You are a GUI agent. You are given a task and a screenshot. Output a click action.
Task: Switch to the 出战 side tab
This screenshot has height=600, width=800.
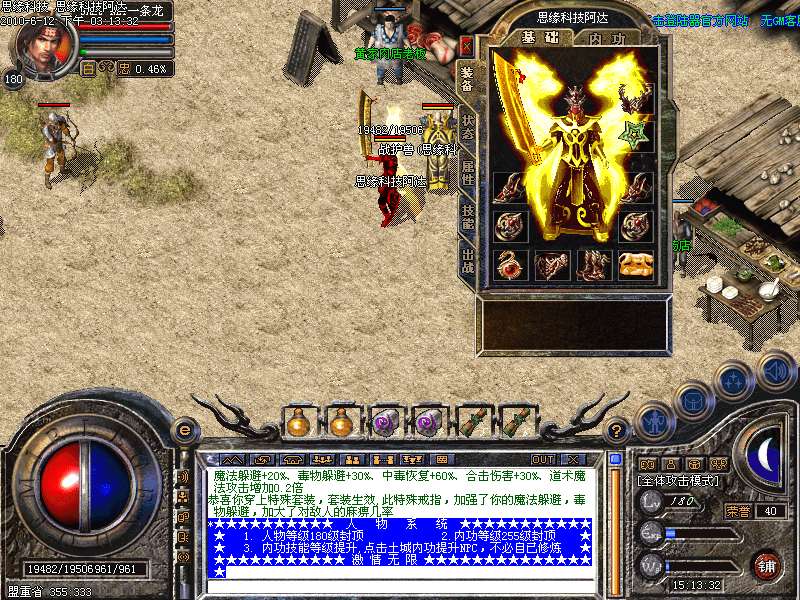point(467,263)
